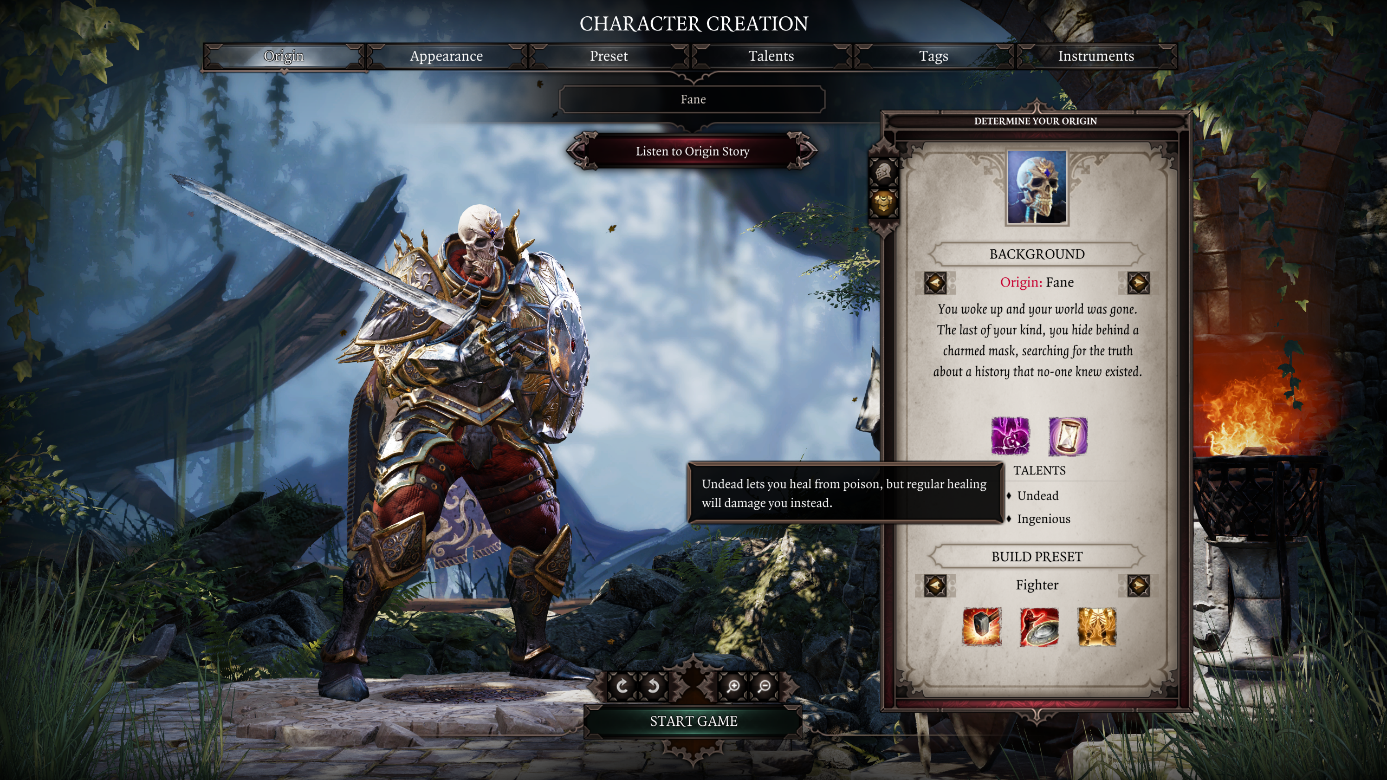This screenshot has width=1387, height=780.
Task: Select the next build preset arrow
Action: point(1138,585)
